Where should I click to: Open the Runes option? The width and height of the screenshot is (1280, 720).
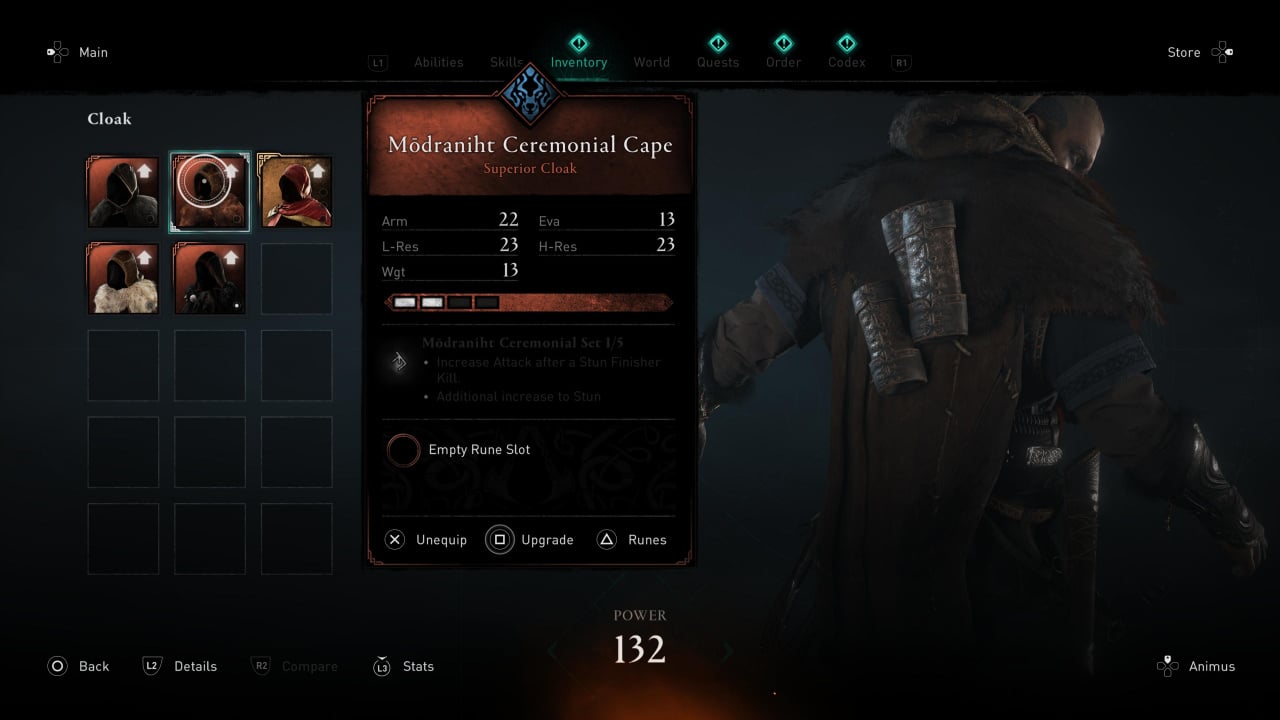point(632,540)
